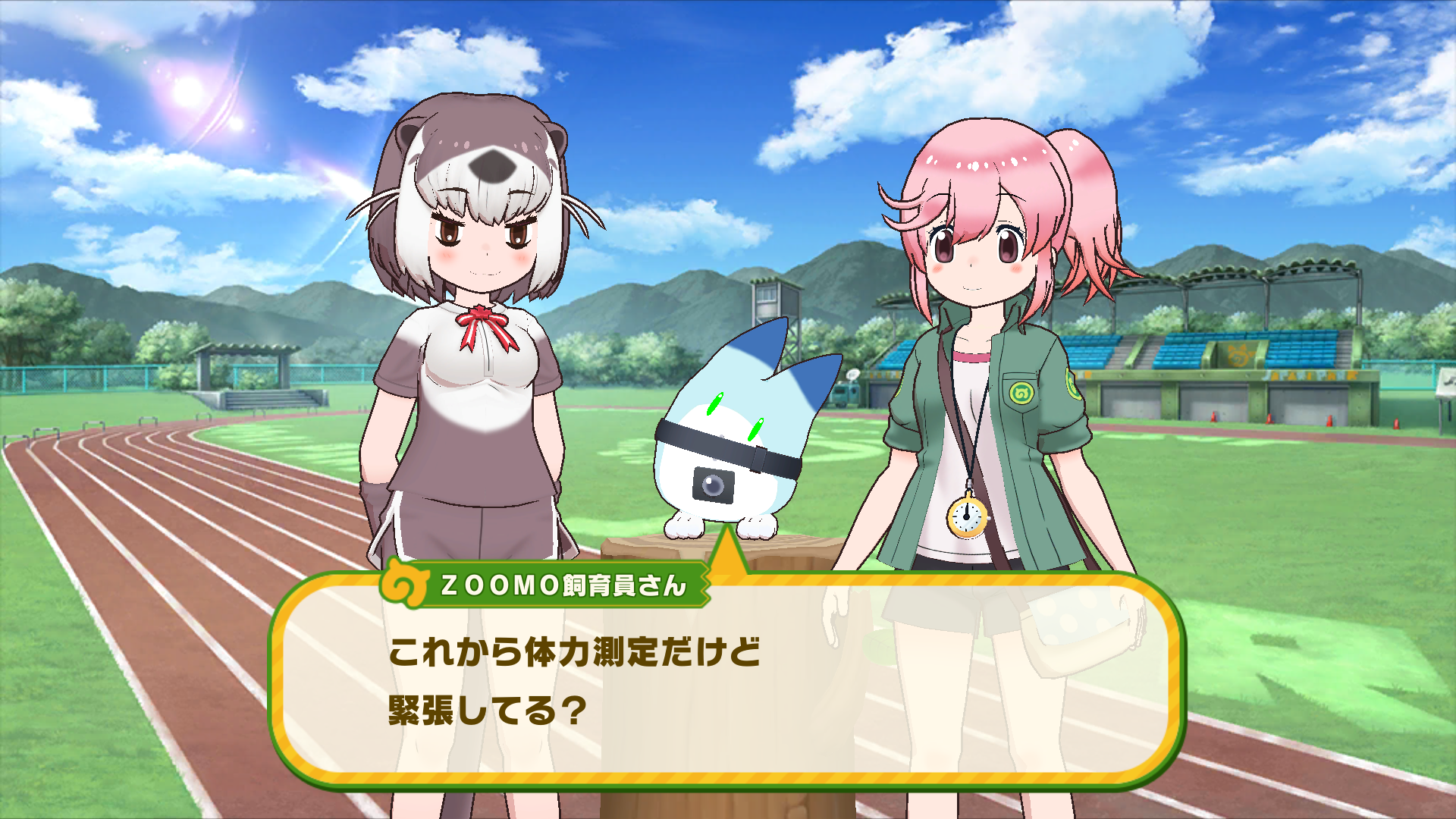Advance the ZOOMO飼育員さん dialogue box
Viewport: 1456px width, 819px height.
[x=726, y=682]
